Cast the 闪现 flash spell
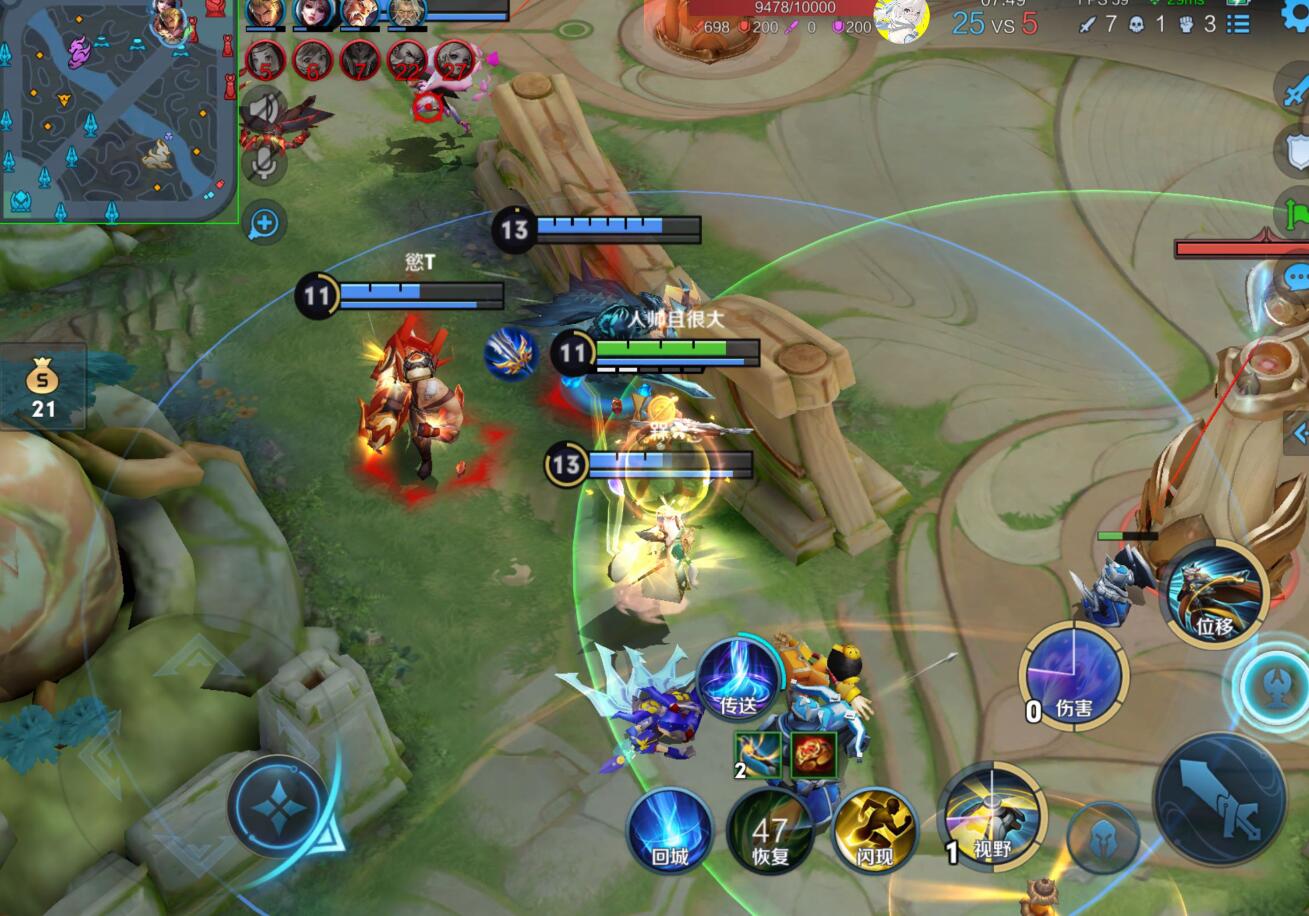 (x=873, y=830)
